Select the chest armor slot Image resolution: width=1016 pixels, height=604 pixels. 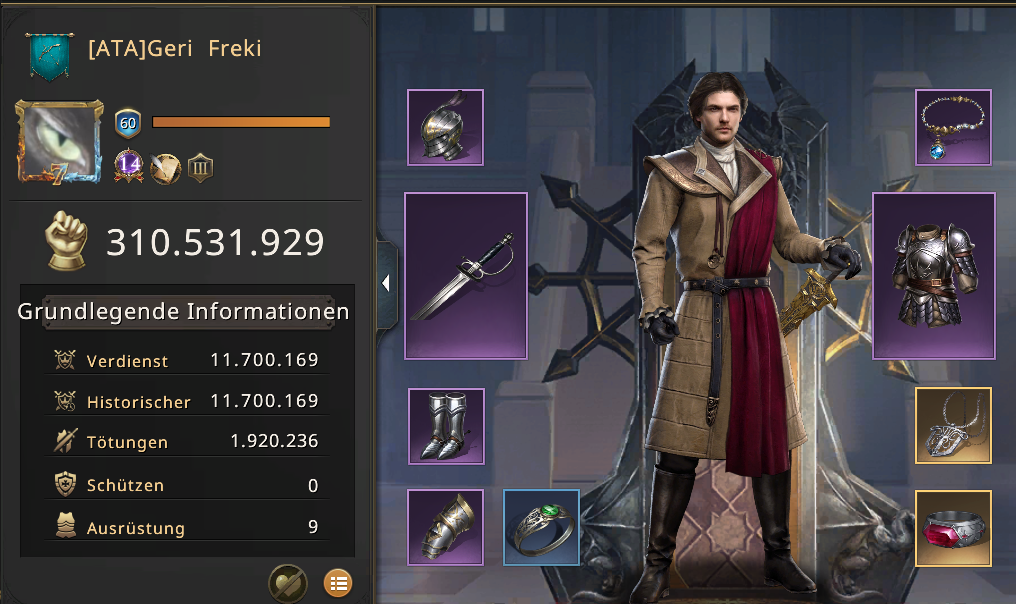pos(933,275)
